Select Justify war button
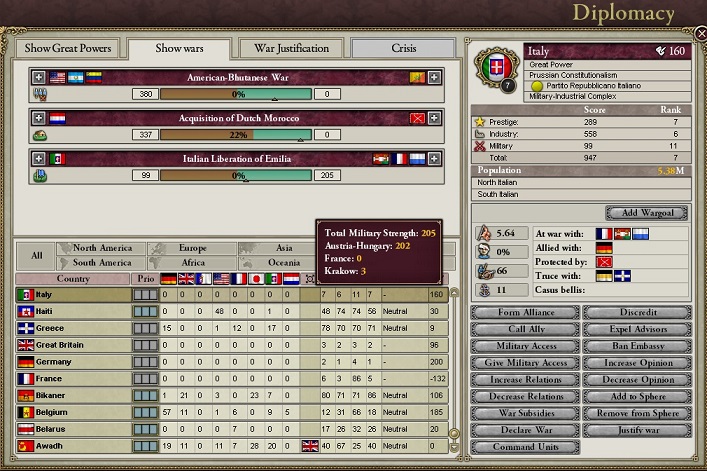 click(637, 431)
